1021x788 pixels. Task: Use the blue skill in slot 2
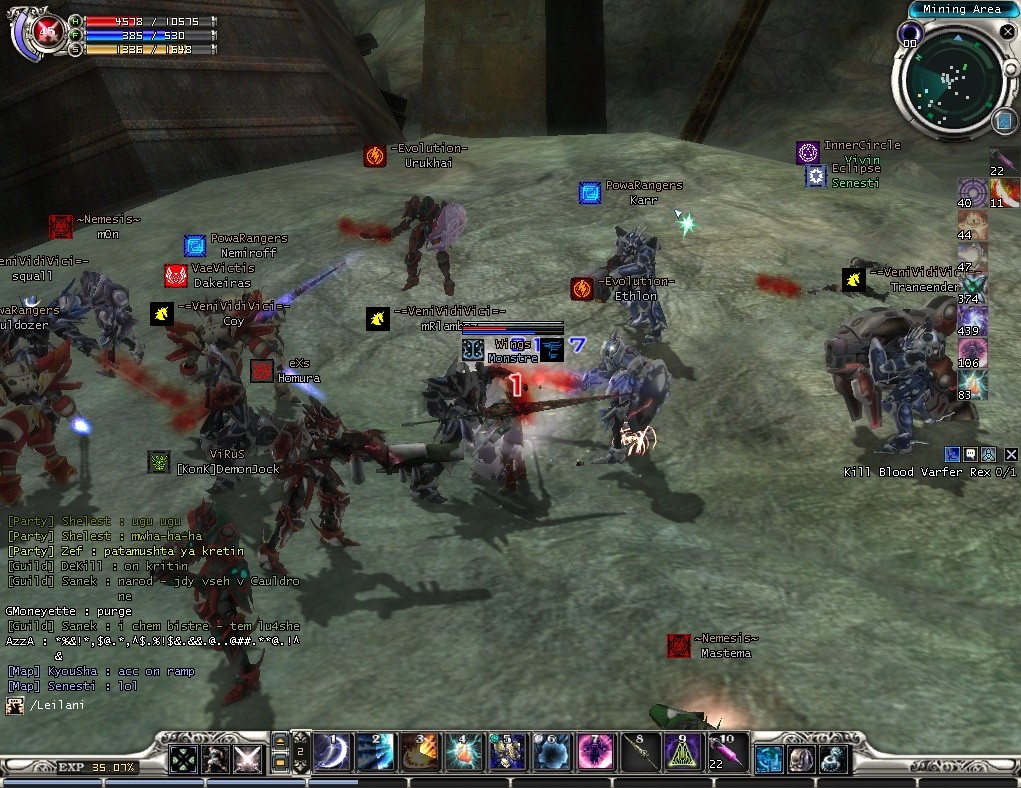click(376, 752)
